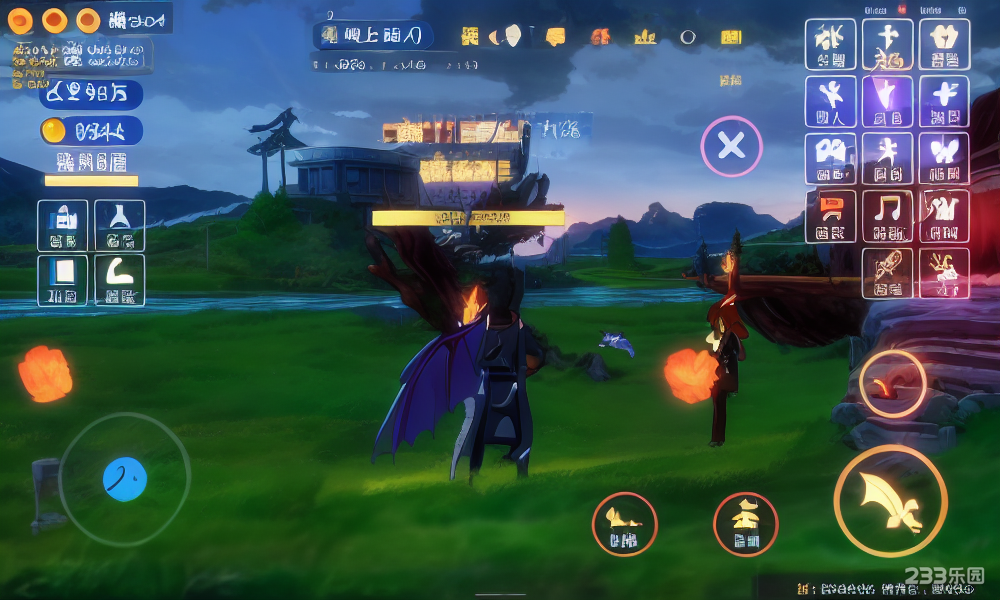This screenshot has width=1000, height=600.
Task: Open the blue book icon tile
Action: tap(63, 280)
